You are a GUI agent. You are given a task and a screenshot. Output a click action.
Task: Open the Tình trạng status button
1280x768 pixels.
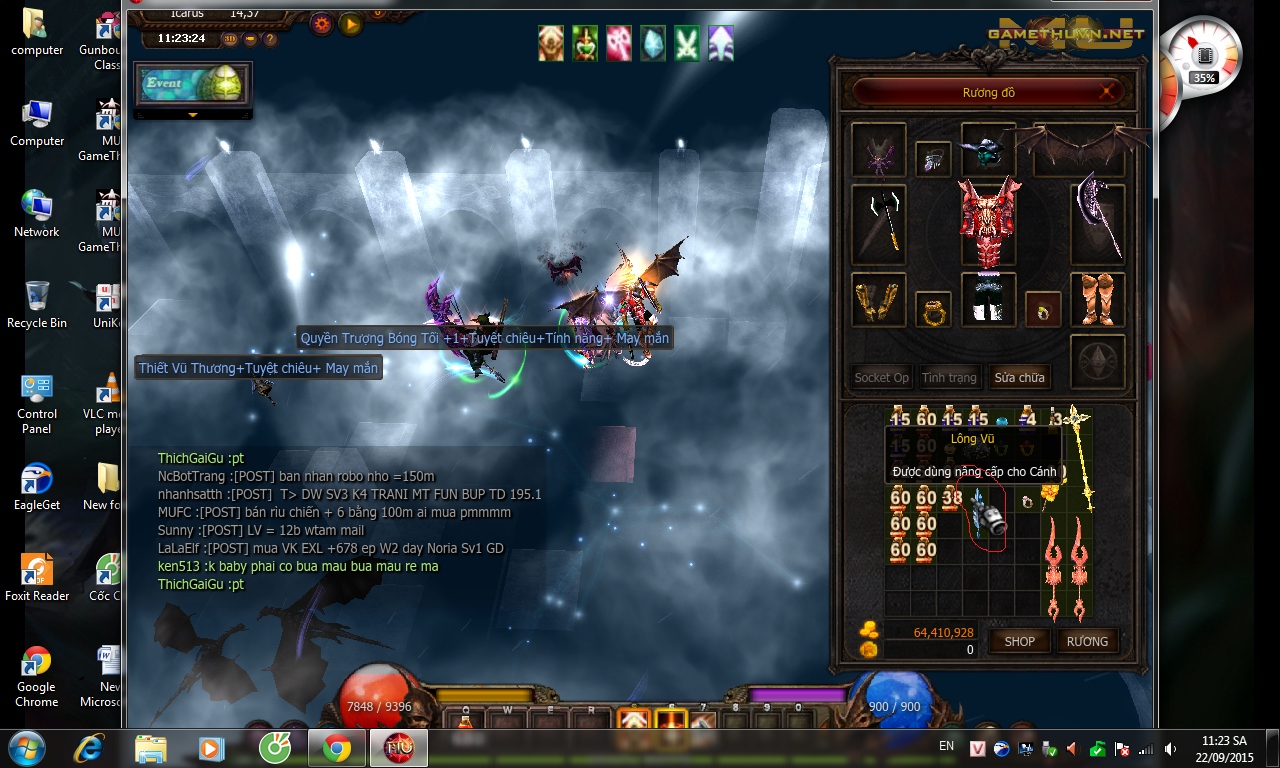949,377
